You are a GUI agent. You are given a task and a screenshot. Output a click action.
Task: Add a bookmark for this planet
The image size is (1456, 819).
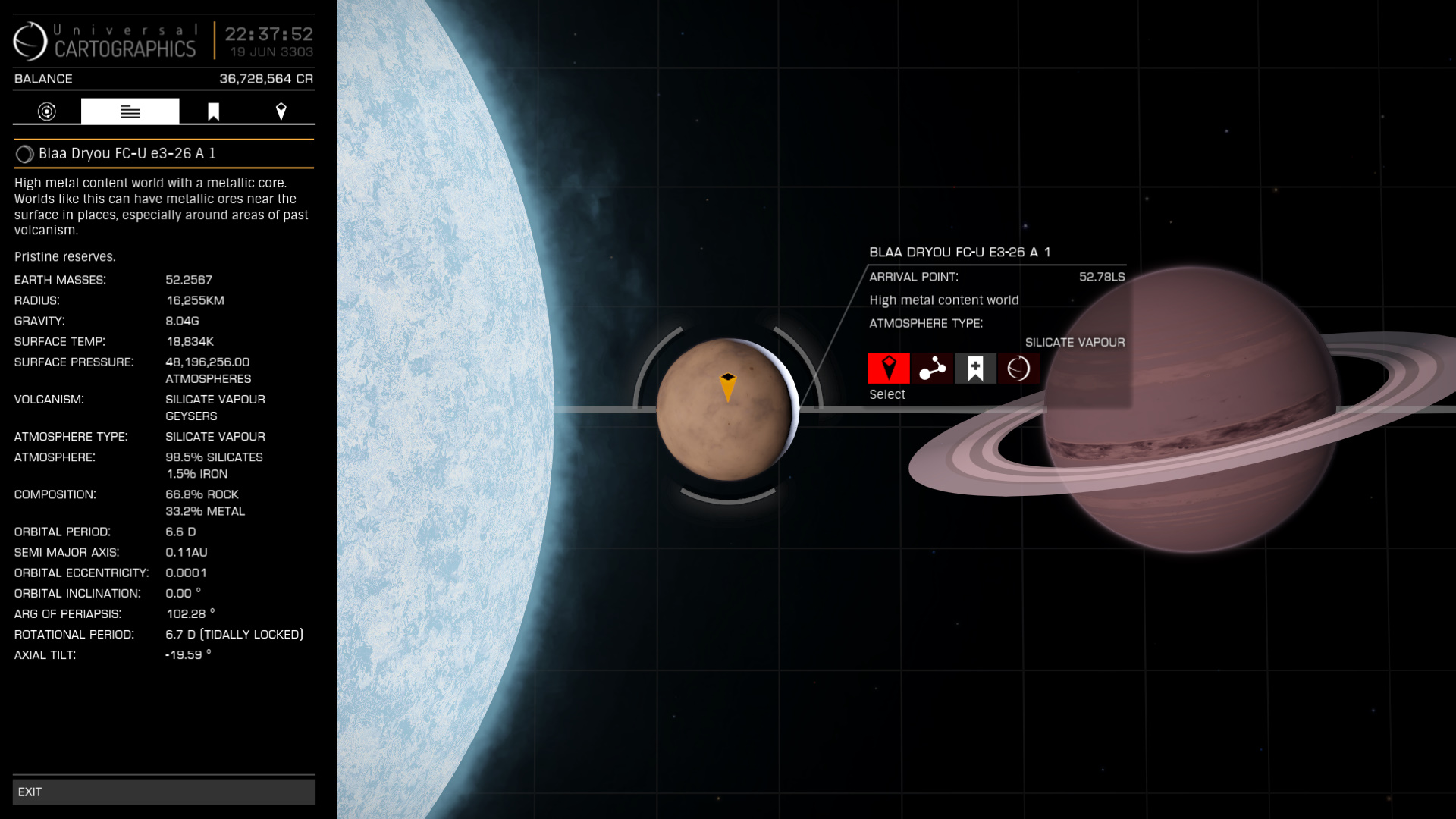pyautogui.click(x=975, y=369)
